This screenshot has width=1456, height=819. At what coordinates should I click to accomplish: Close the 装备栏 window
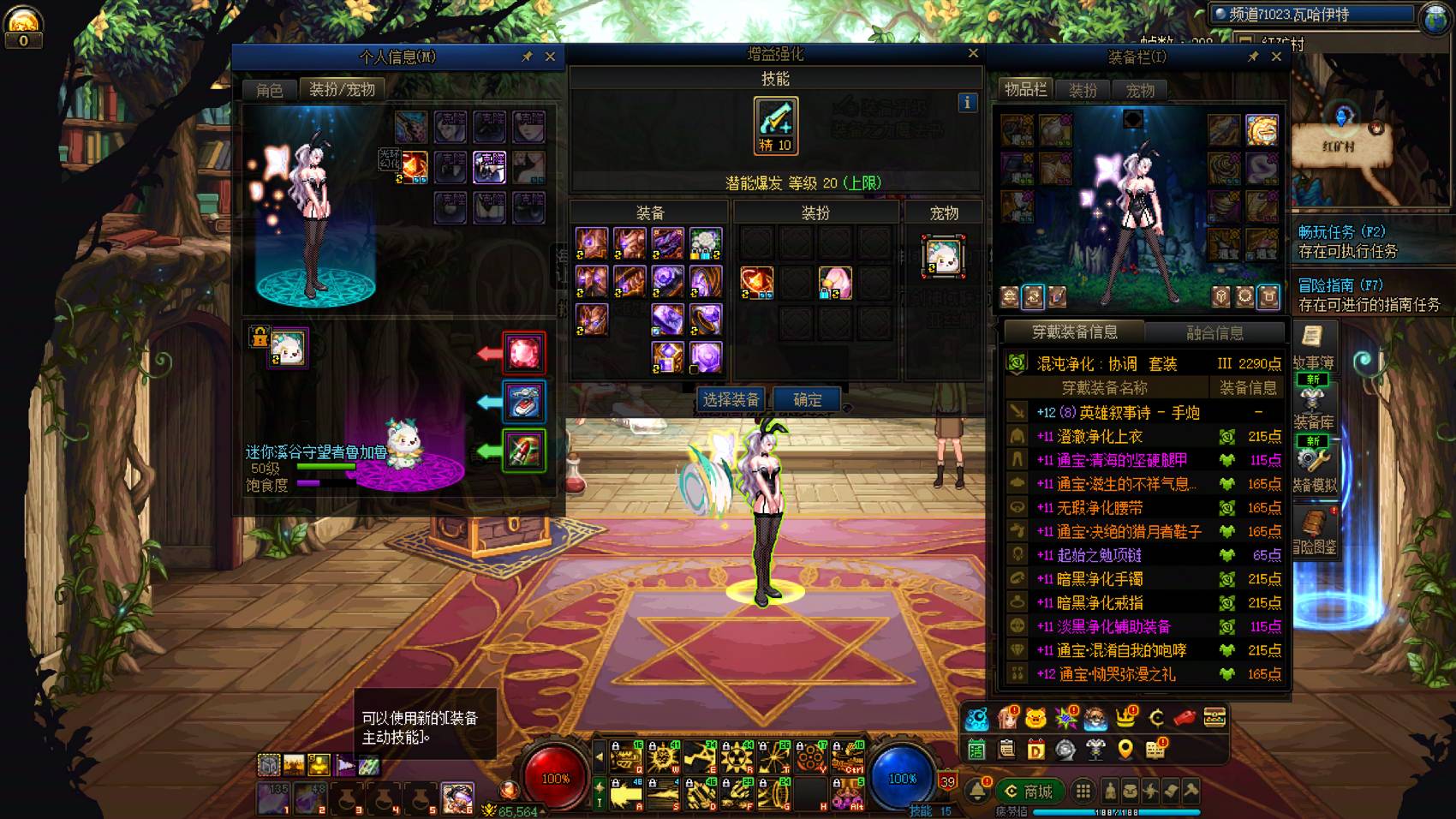(x=1276, y=57)
